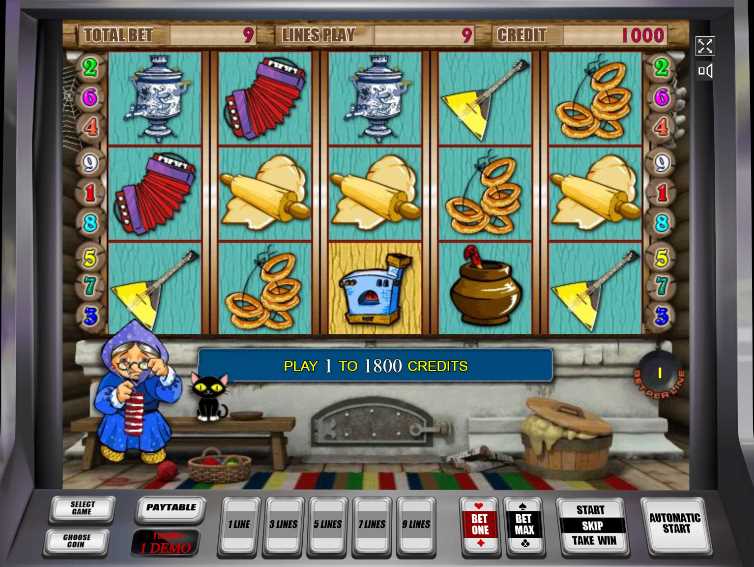Select the 1 Line button
754x567 pixels.
(x=239, y=525)
